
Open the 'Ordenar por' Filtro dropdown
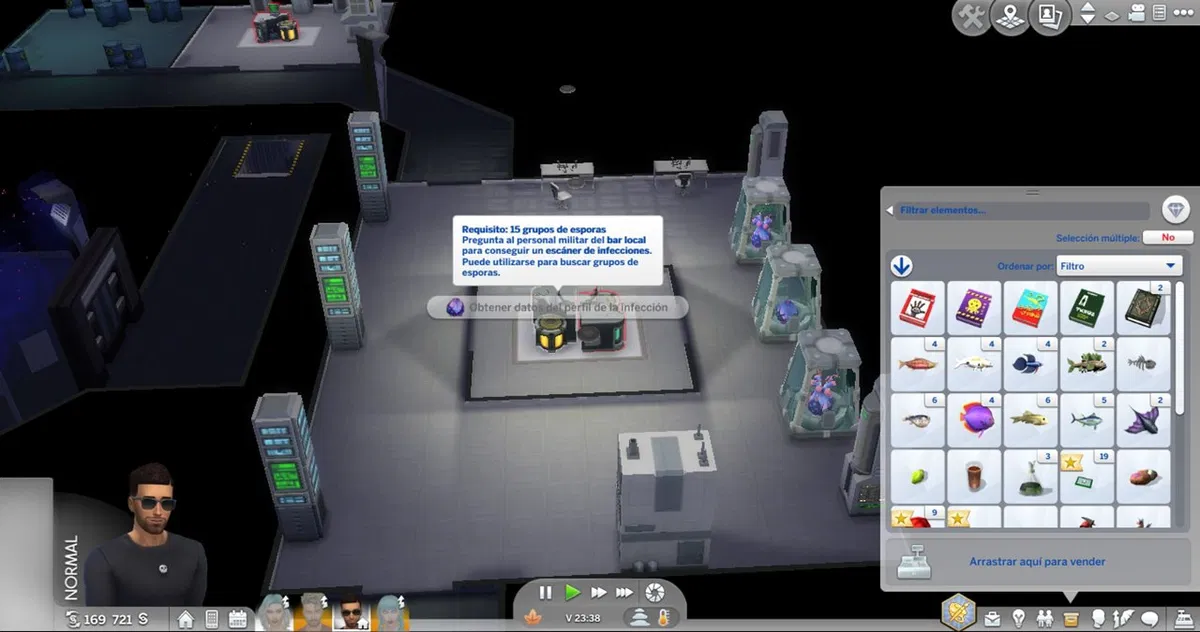pyautogui.click(x=1121, y=266)
